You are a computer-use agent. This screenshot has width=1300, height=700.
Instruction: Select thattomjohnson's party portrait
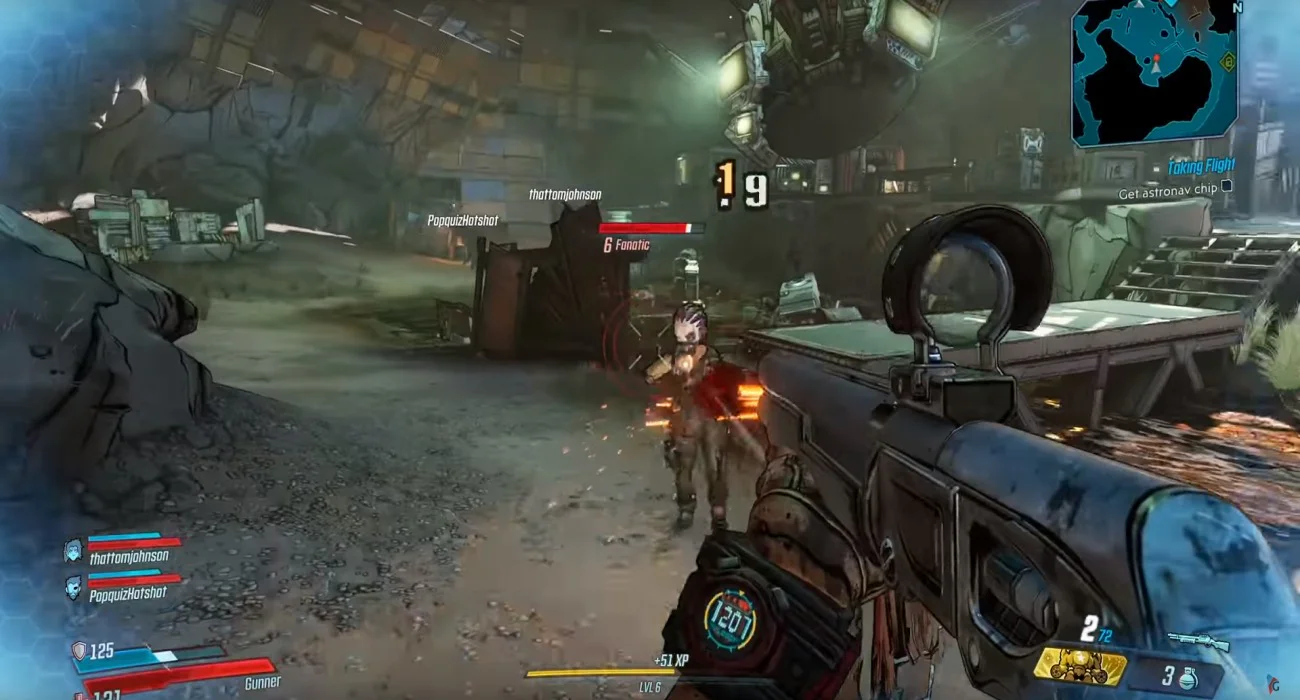(73, 549)
